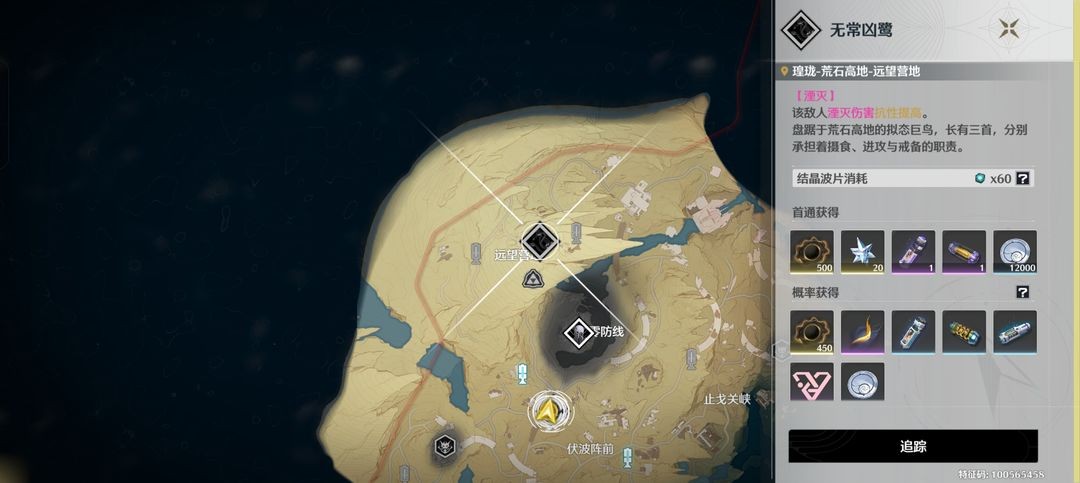Select the orange-banded tube chance reward
The image size is (1080, 483).
[x=963, y=331]
